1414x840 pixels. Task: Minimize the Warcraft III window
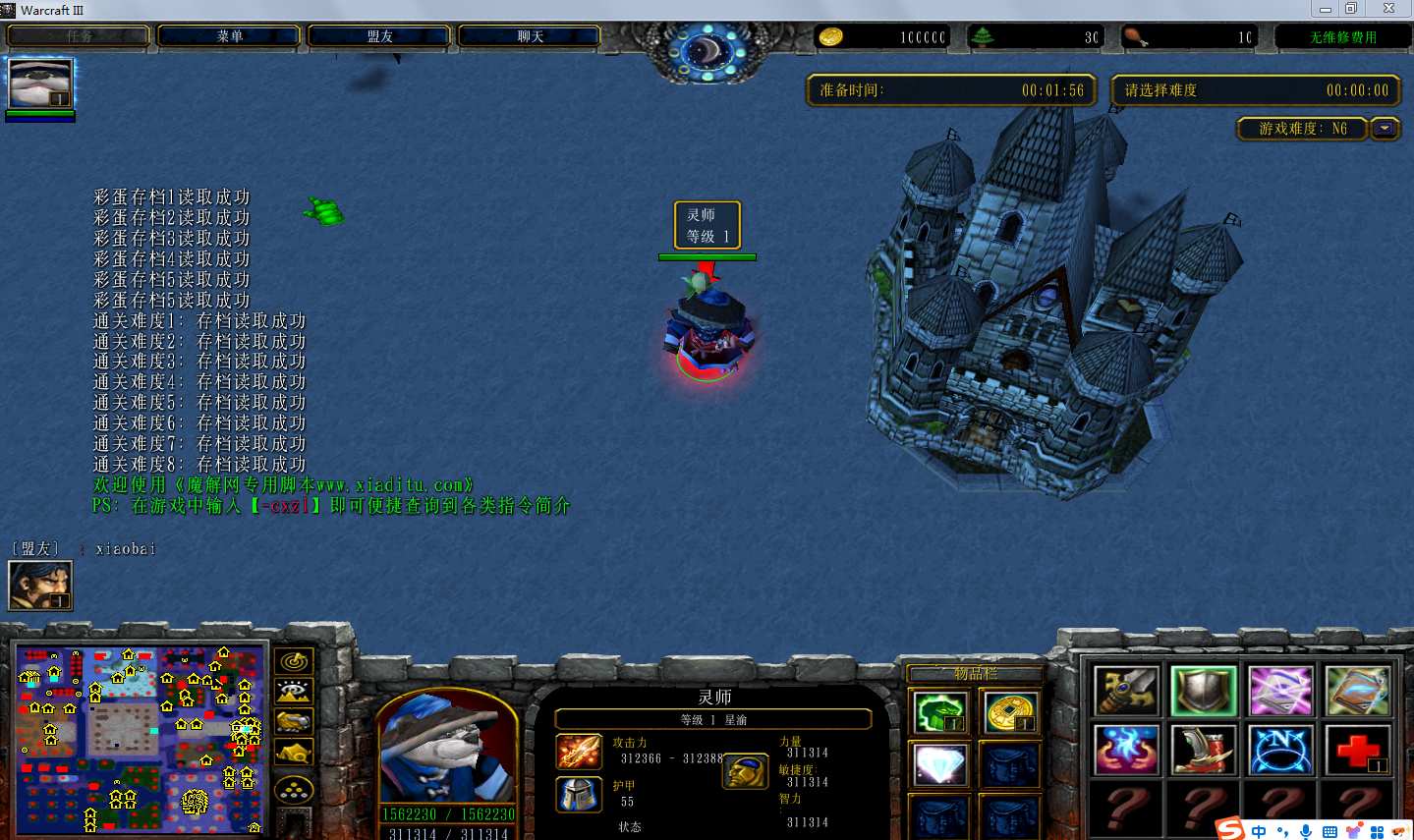[1325, 10]
